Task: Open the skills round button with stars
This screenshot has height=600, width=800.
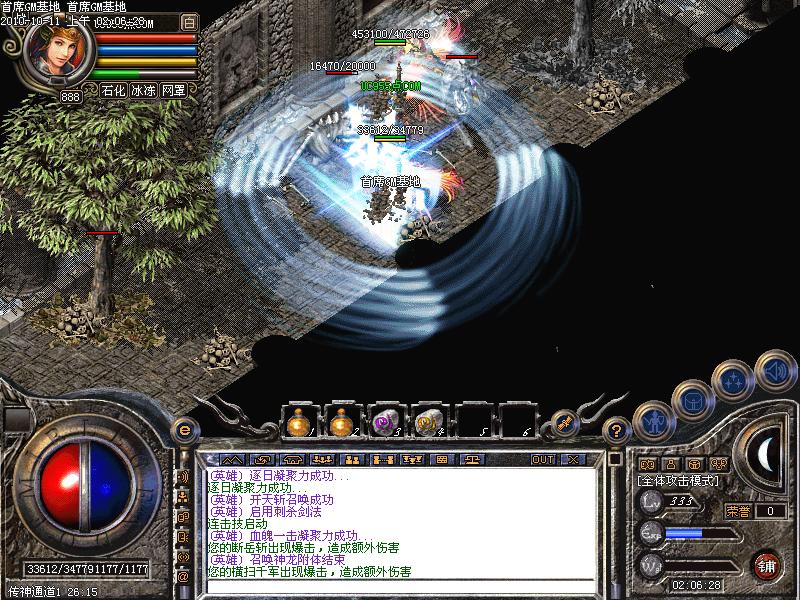Action: [x=734, y=380]
